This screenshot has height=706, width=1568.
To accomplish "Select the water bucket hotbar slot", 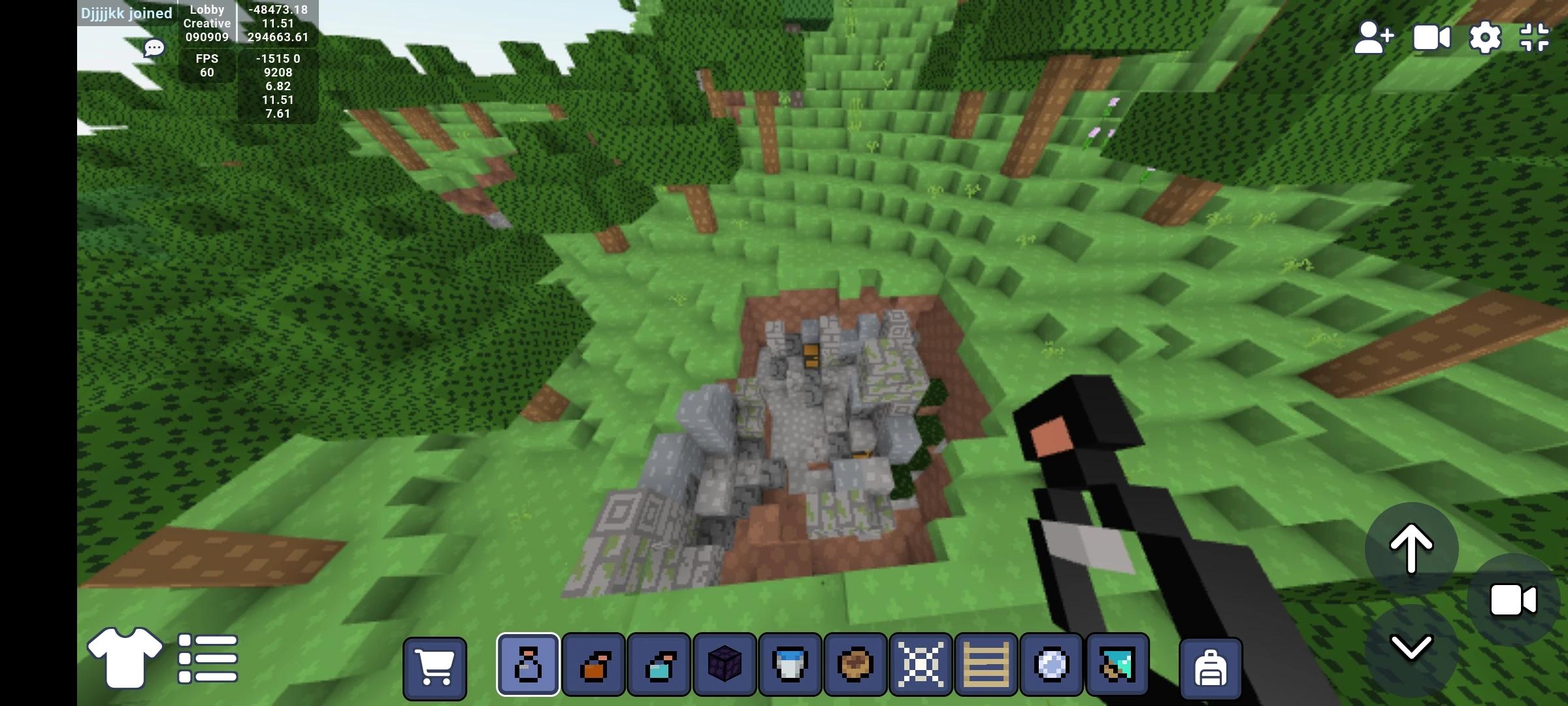I will tap(791, 664).
